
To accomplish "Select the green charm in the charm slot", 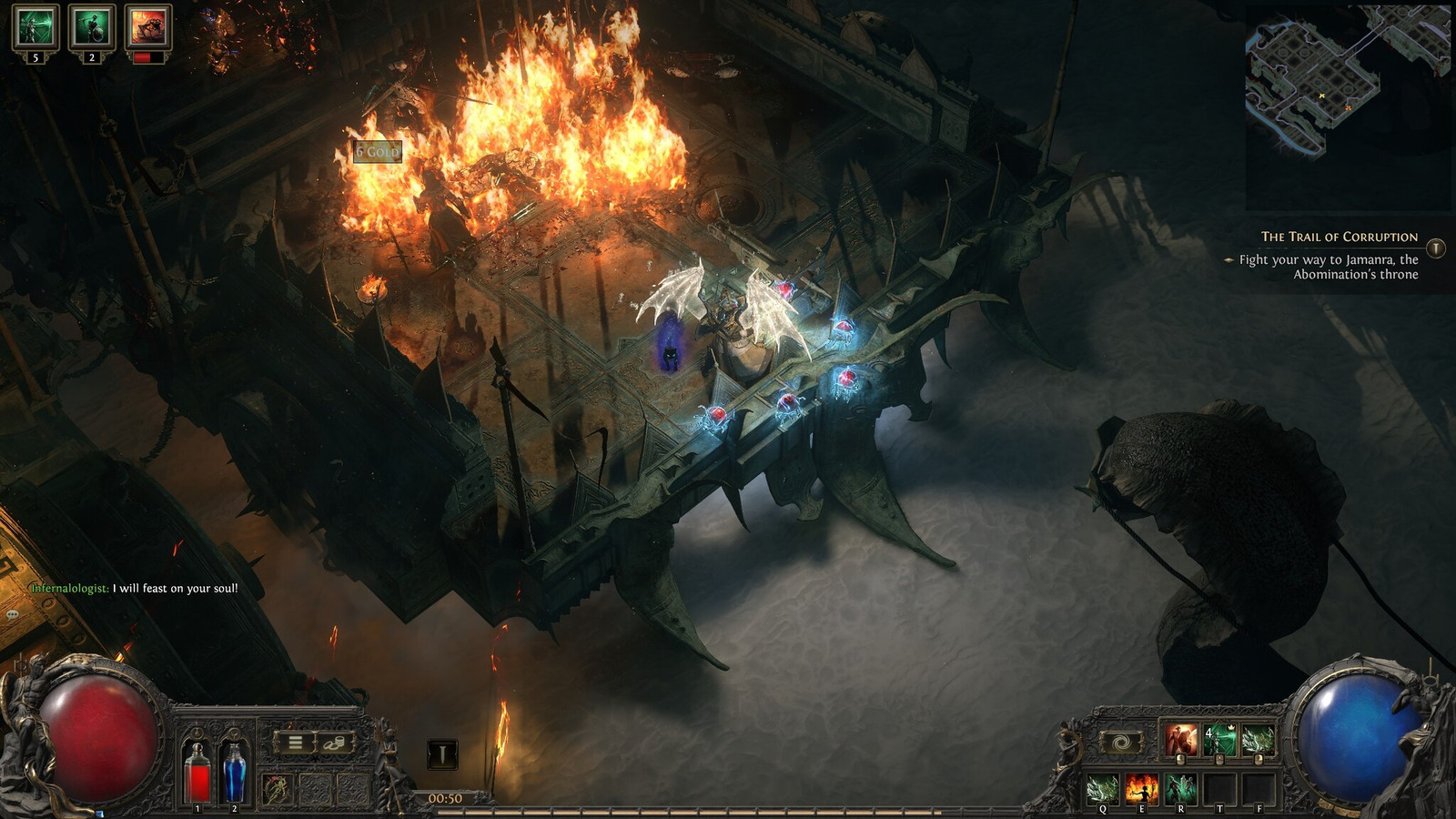I will pos(276,790).
